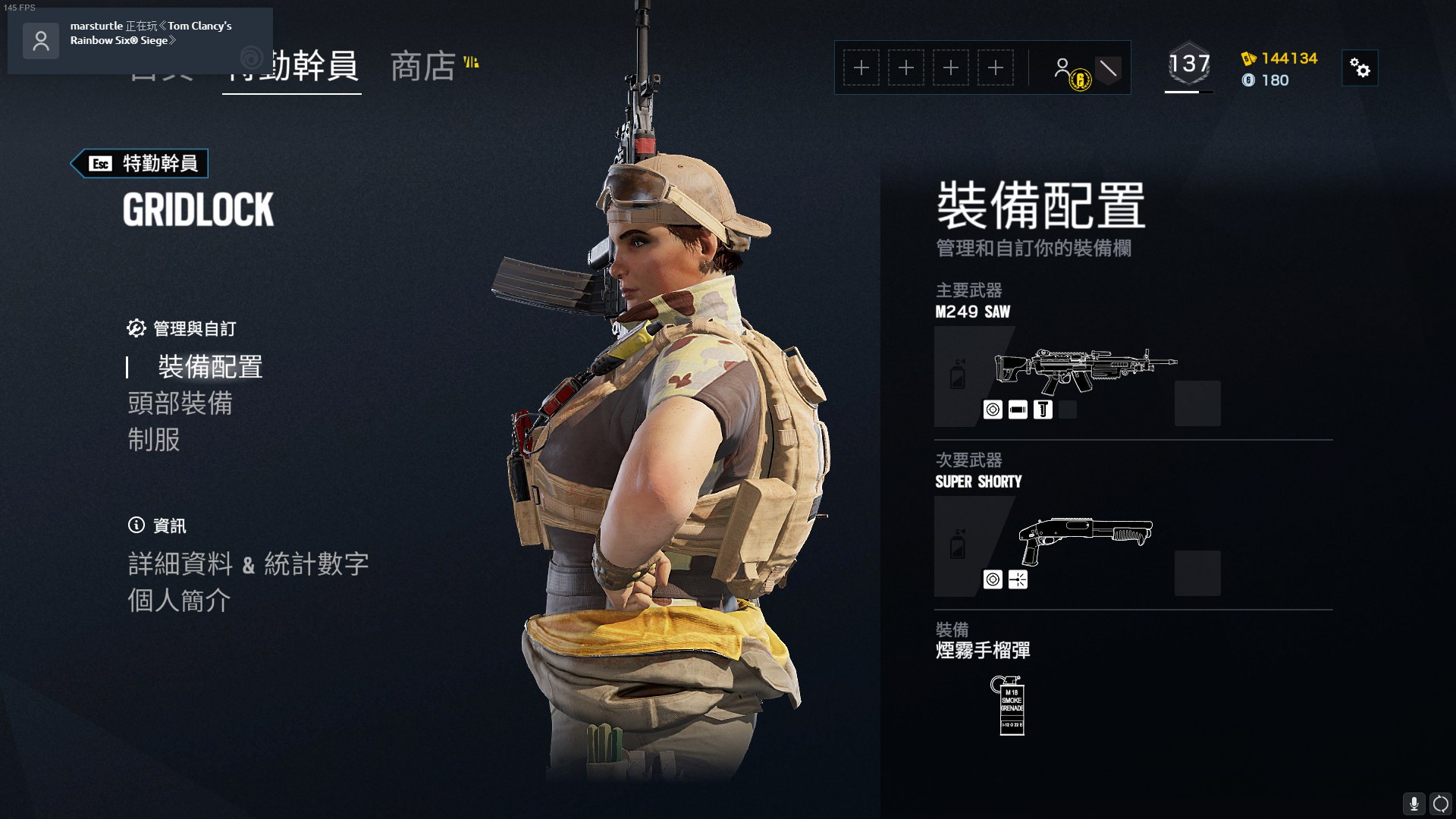Click the M249 charm slot
1456x819 pixels.
(1197, 403)
